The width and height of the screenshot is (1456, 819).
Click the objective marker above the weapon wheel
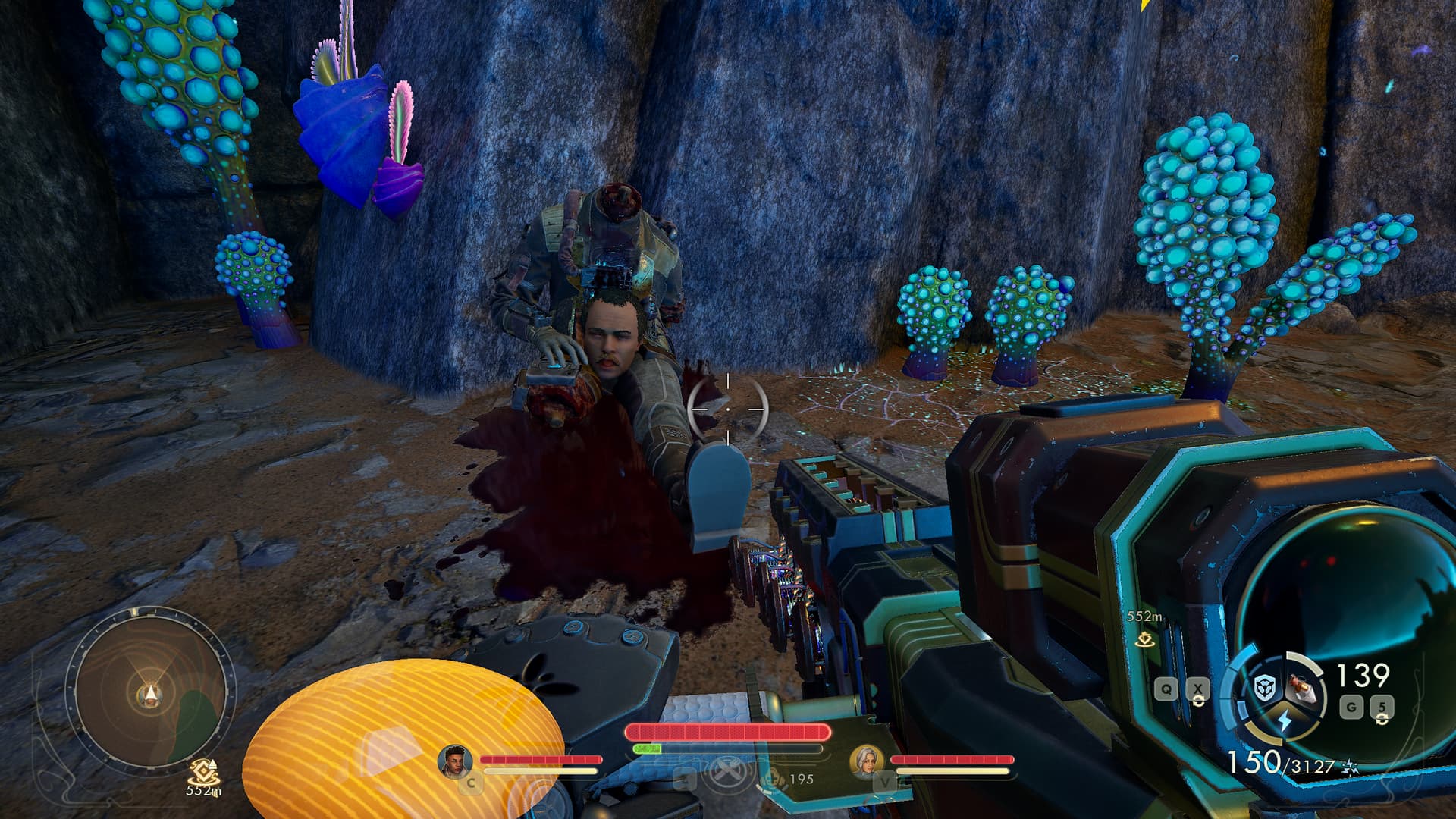click(x=1145, y=639)
